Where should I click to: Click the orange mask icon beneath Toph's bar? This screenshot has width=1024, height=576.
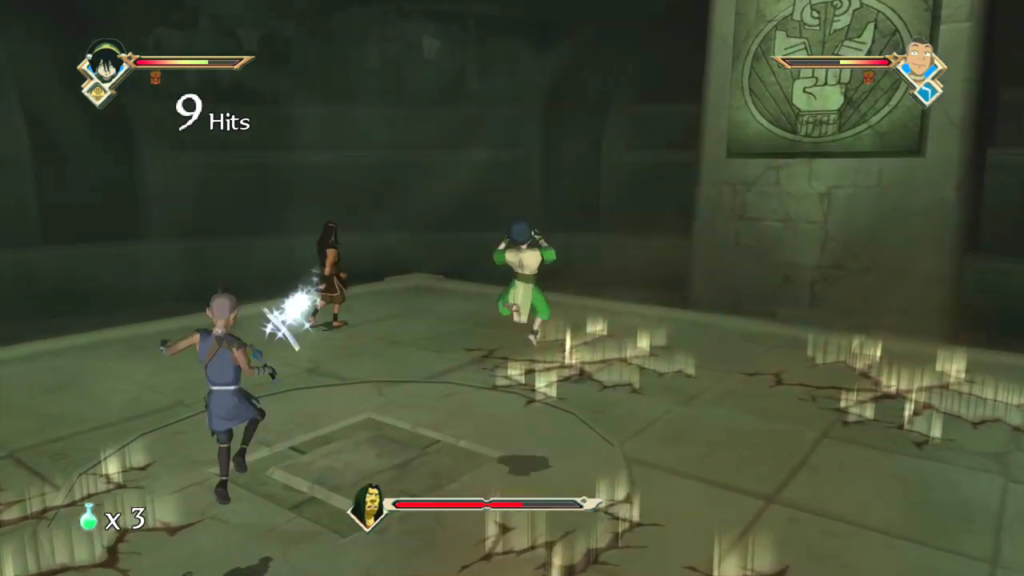click(156, 78)
